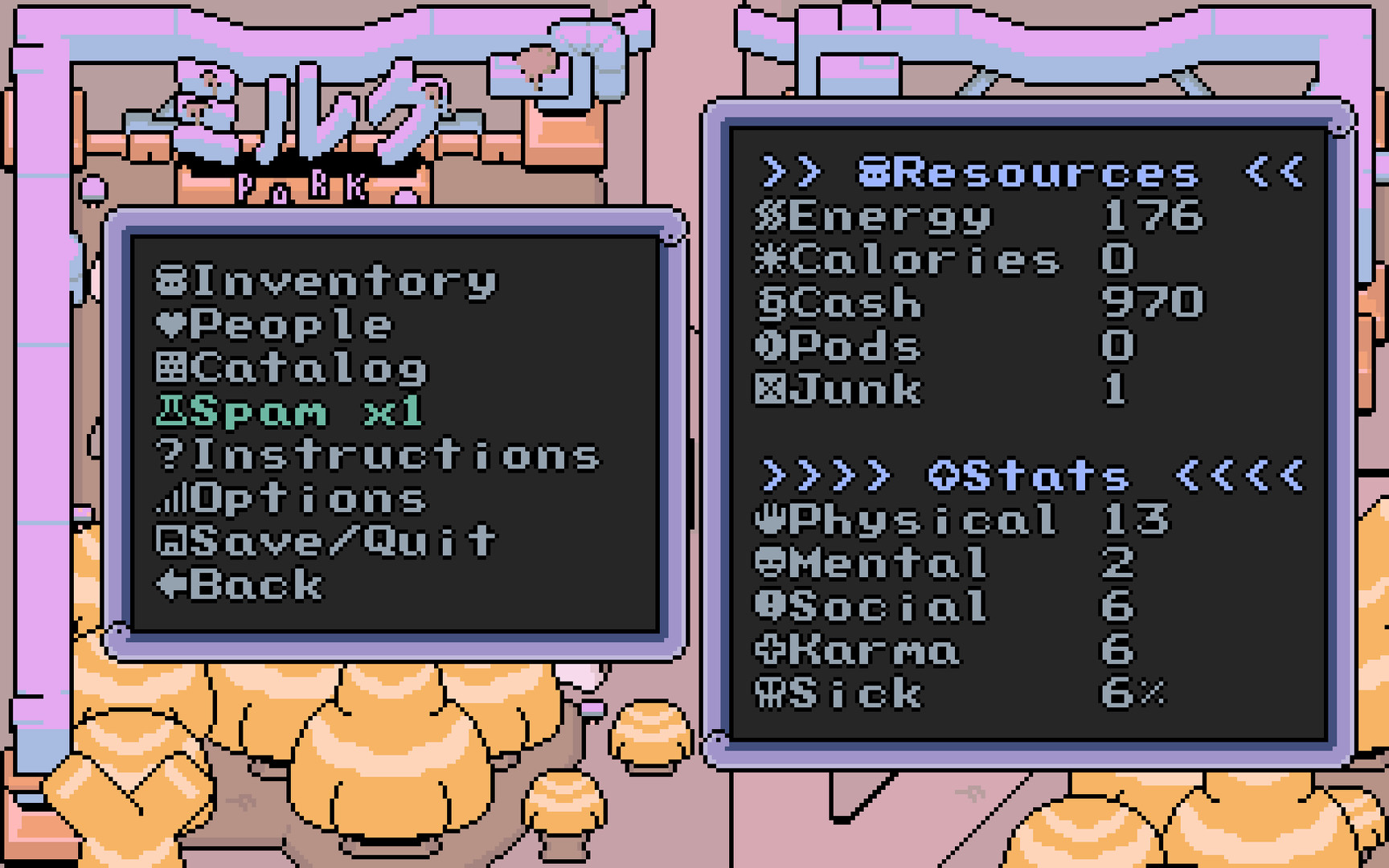Expand the Resources header arrows

[x=792, y=171]
